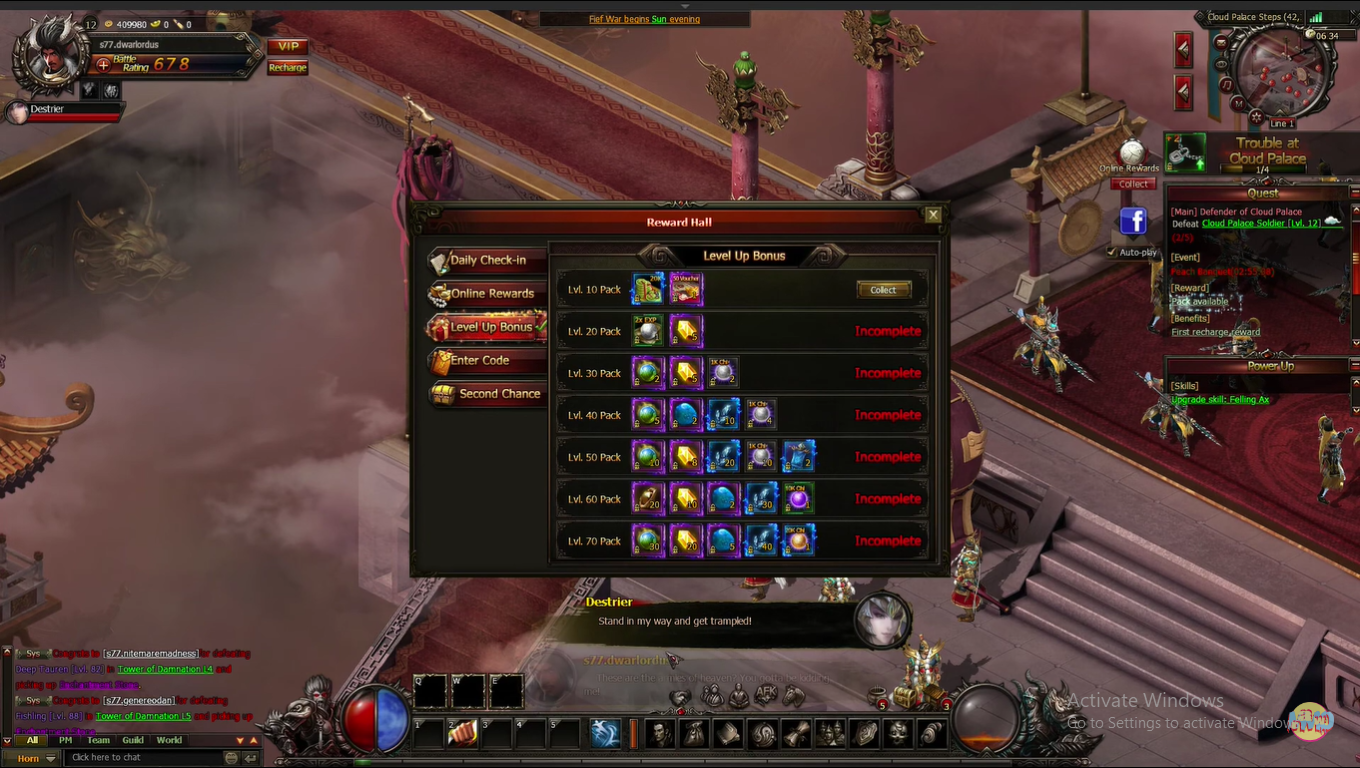Open the inventory money bag icon on hotbar
Image resolution: width=1360 pixels, height=768 pixels.
[694, 734]
